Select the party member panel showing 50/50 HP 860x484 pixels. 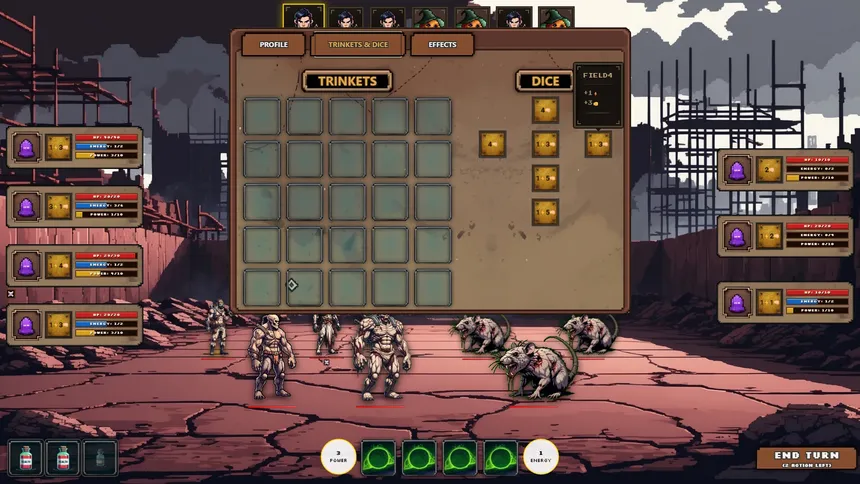click(x=74, y=146)
